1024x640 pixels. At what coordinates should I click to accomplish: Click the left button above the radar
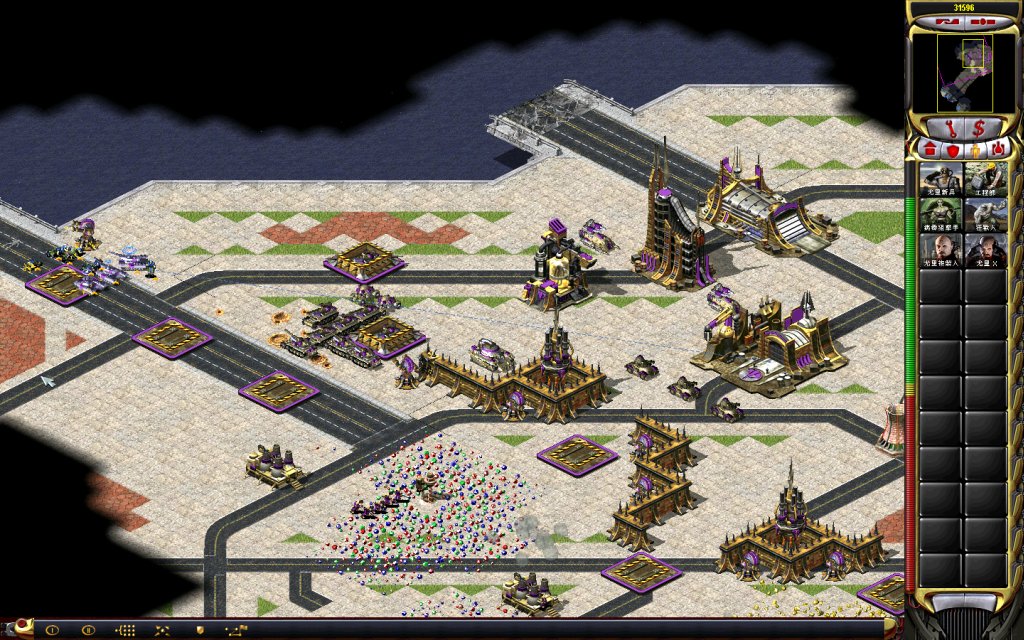click(944, 21)
